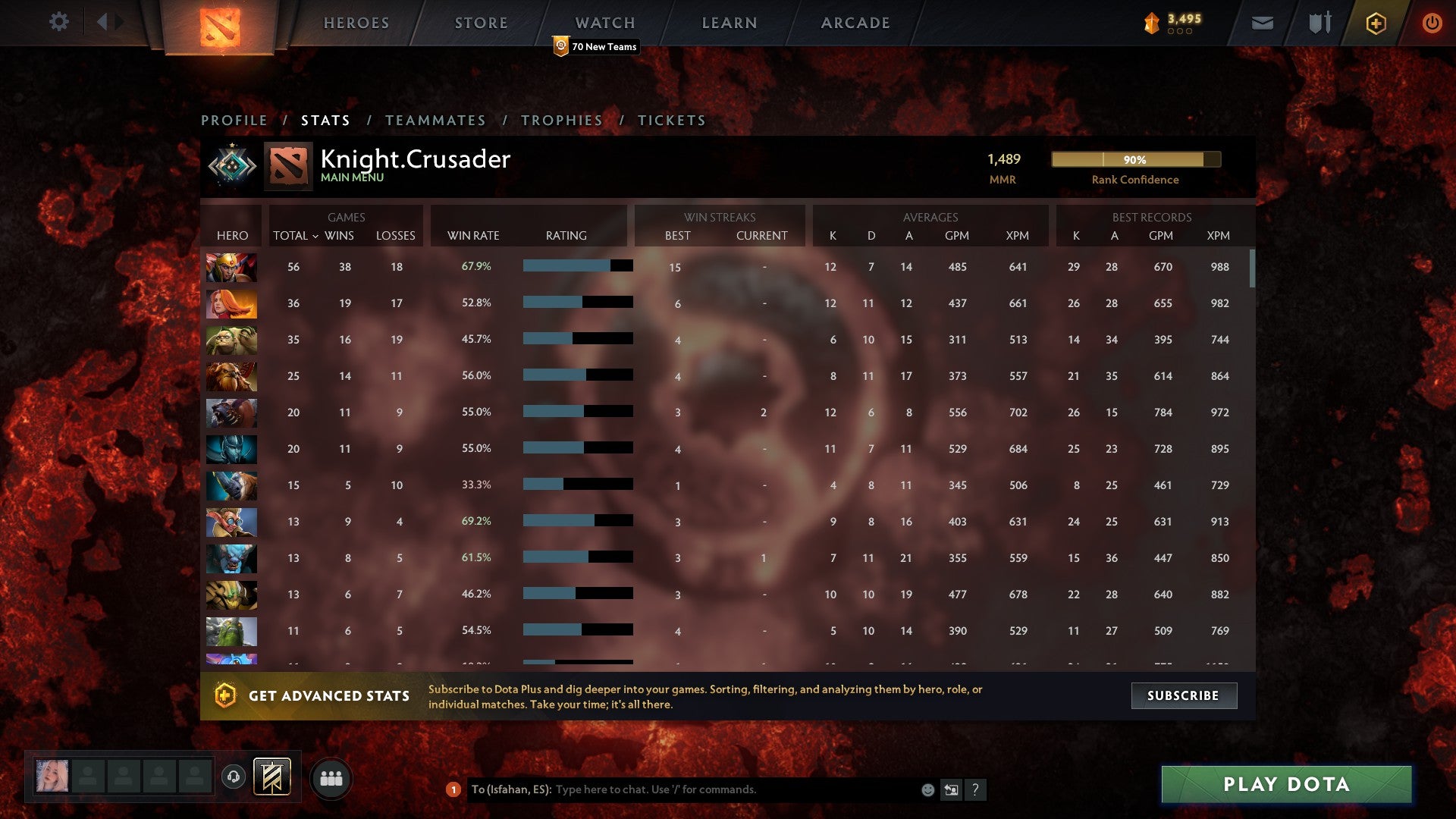Open the mail inbox icon
This screenshot has width=1456, height=819.
1263,23
